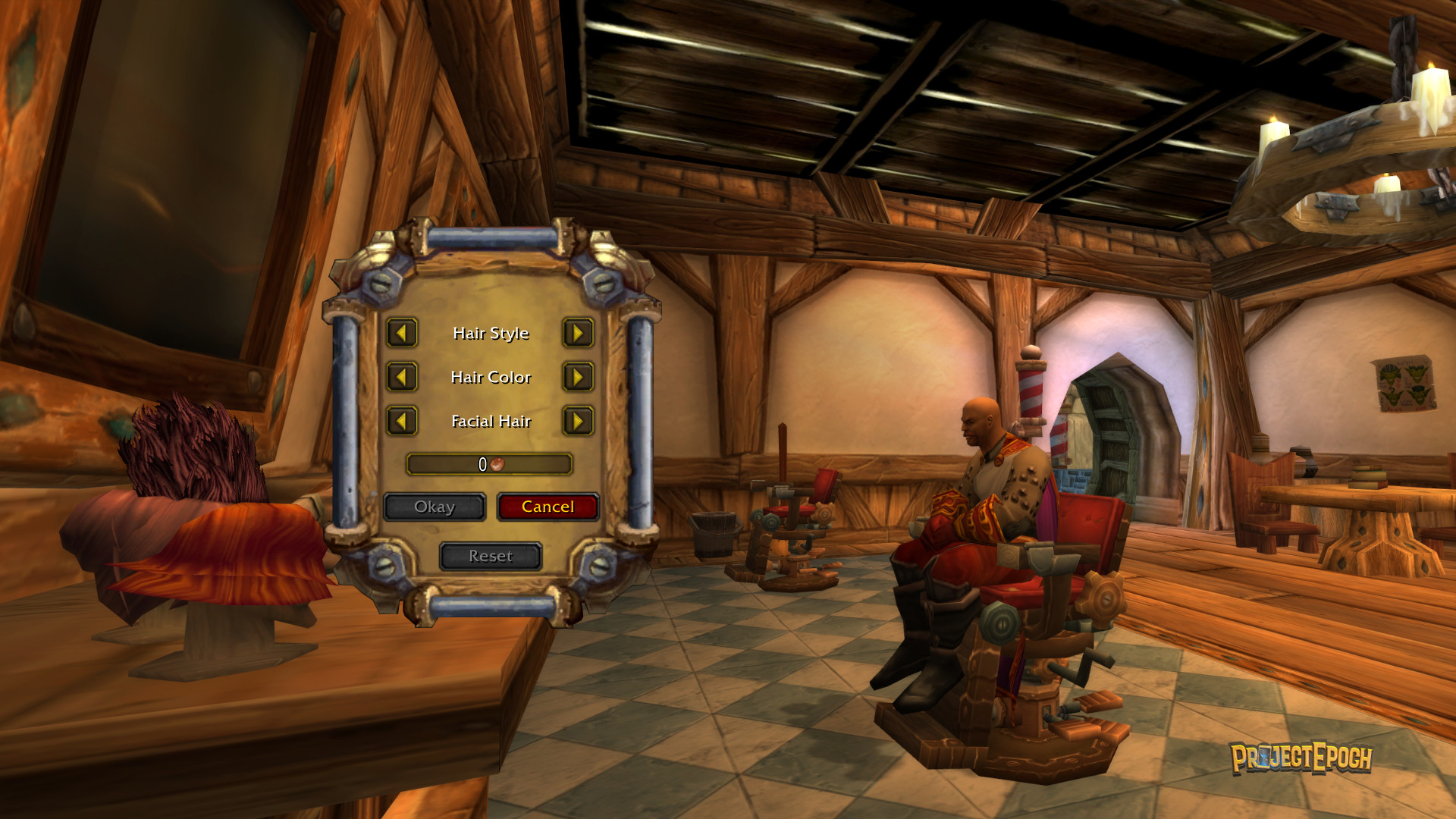Choose the next Facial Hair option
1456x819 pixels.
tap(578, 421)
